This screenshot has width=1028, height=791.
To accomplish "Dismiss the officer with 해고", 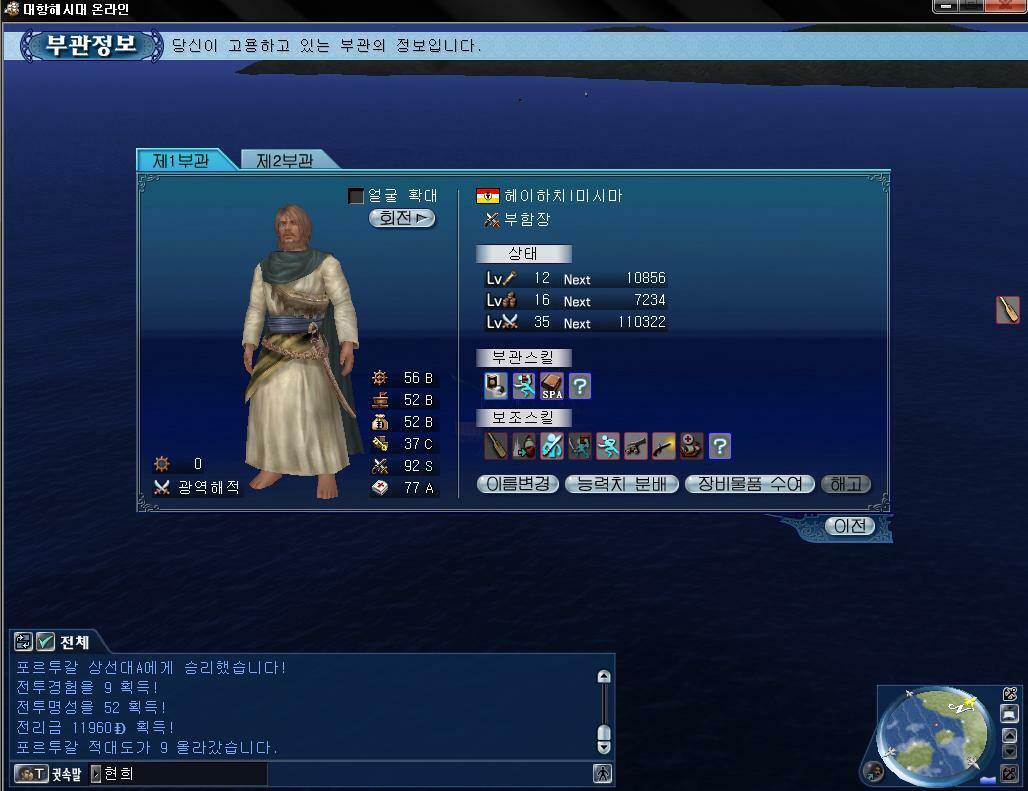I will pyautogui.click(x=846, y=484).
